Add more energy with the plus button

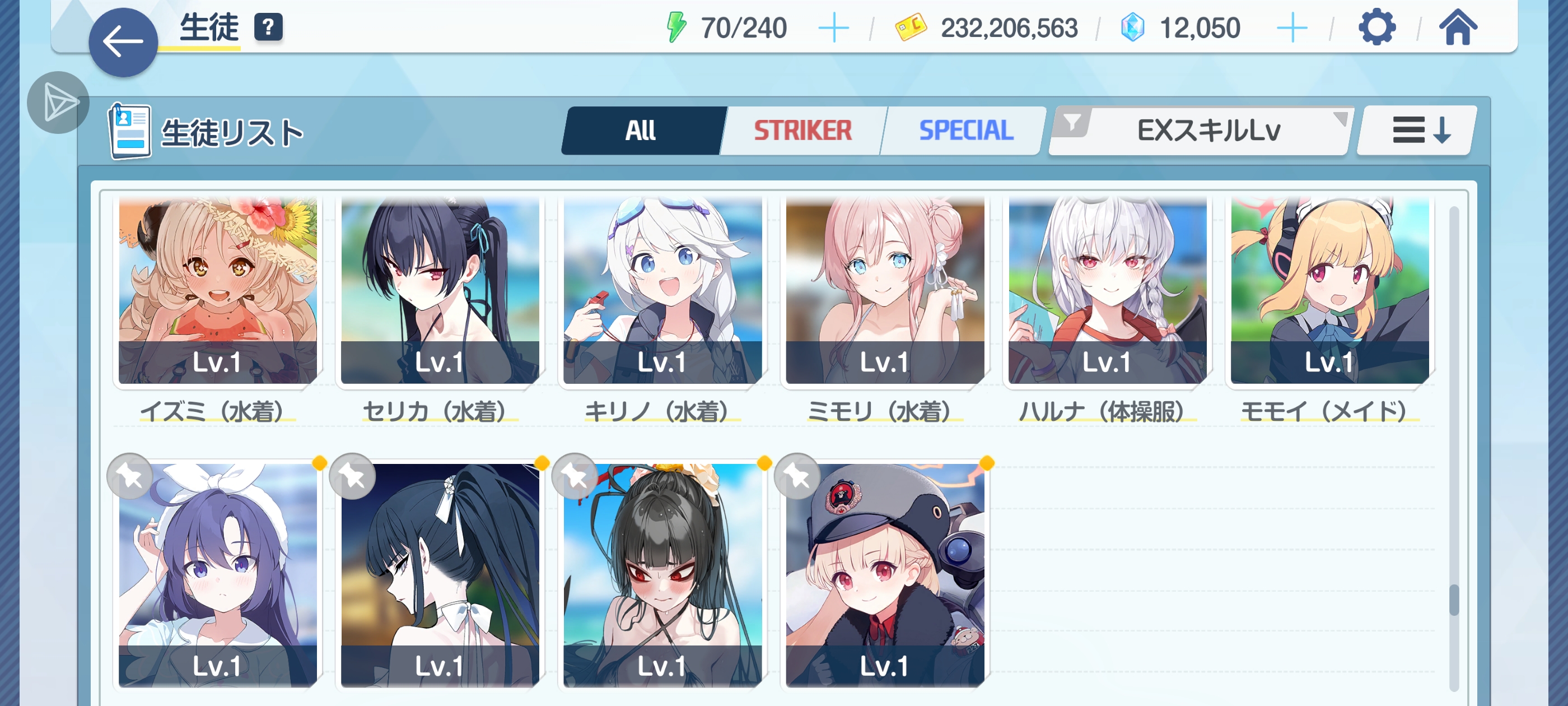833,28
